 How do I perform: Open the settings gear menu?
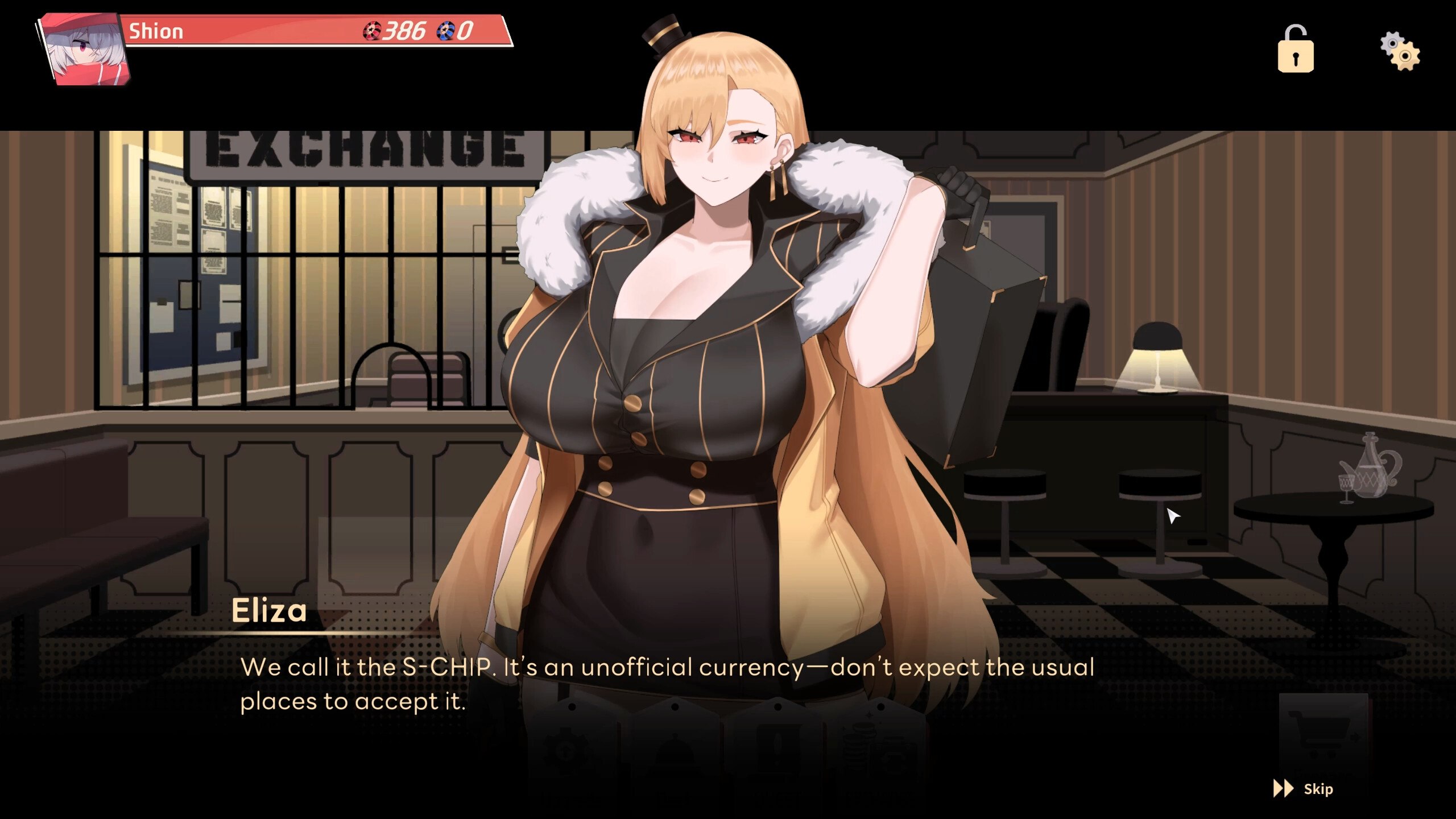[1403, 50]
